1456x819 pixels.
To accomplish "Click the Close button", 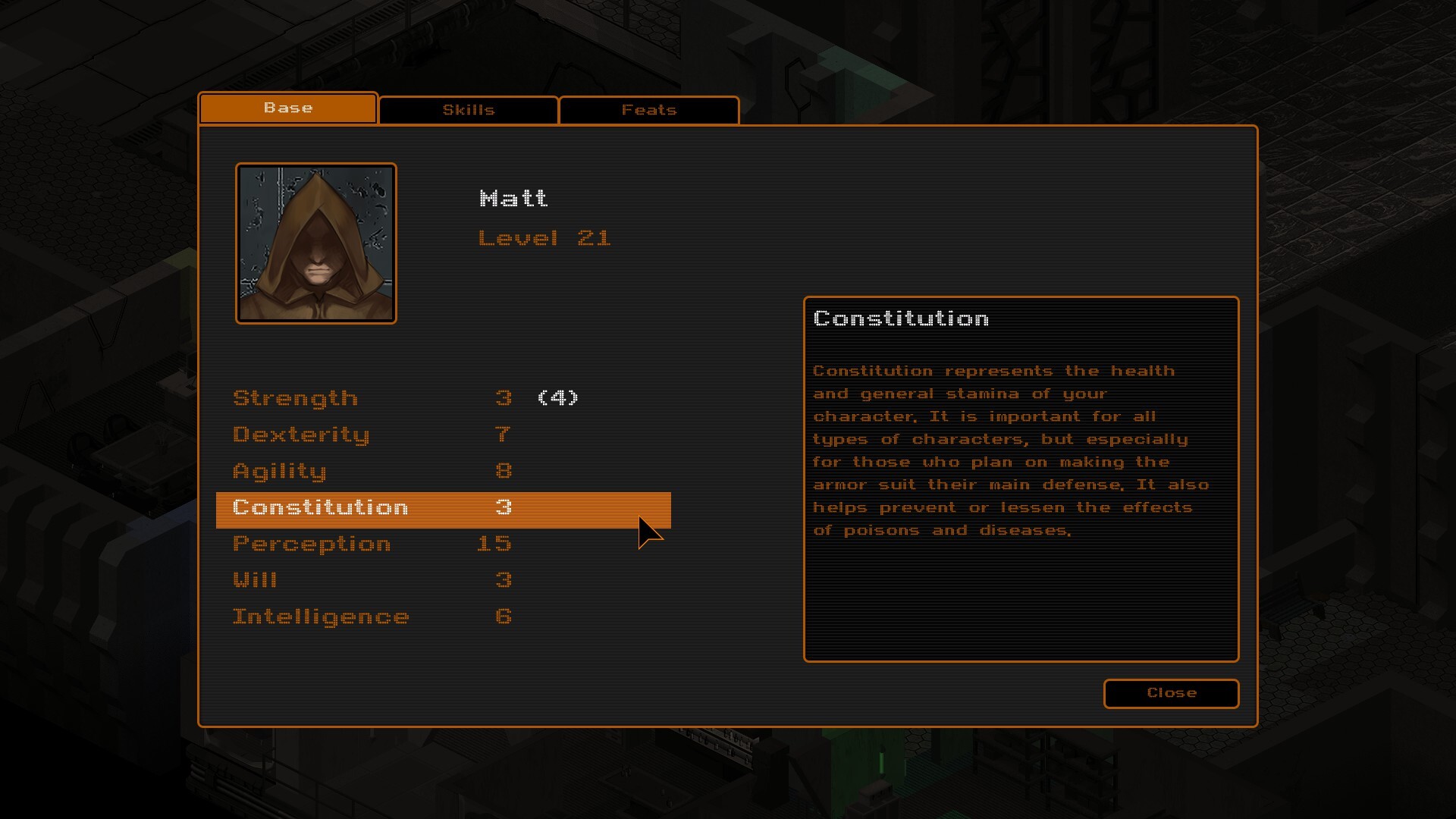I will click(1171, 693).
